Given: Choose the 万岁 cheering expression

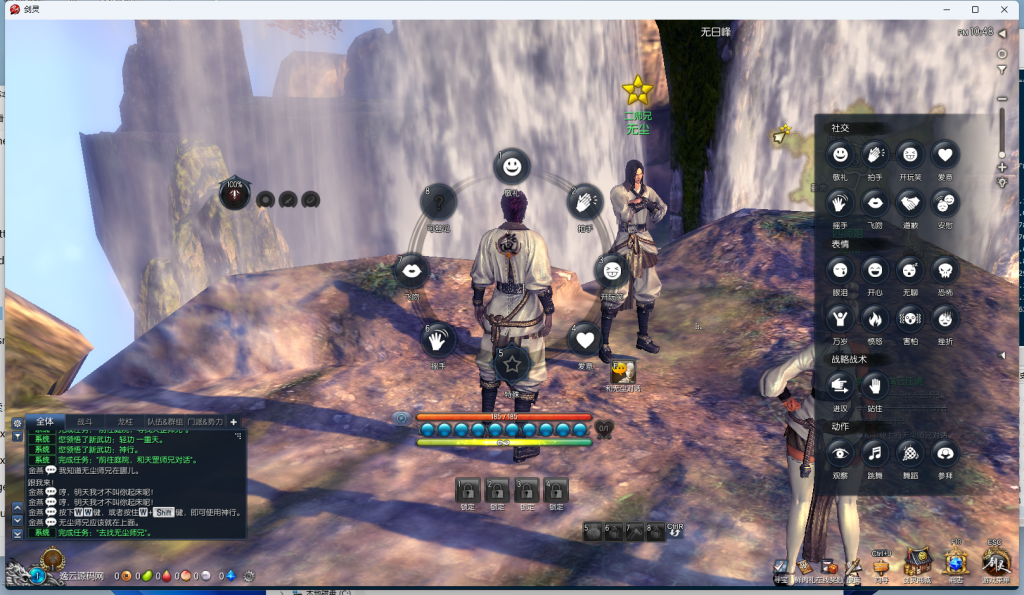Looking at the screenshot, I should point(841,318).
